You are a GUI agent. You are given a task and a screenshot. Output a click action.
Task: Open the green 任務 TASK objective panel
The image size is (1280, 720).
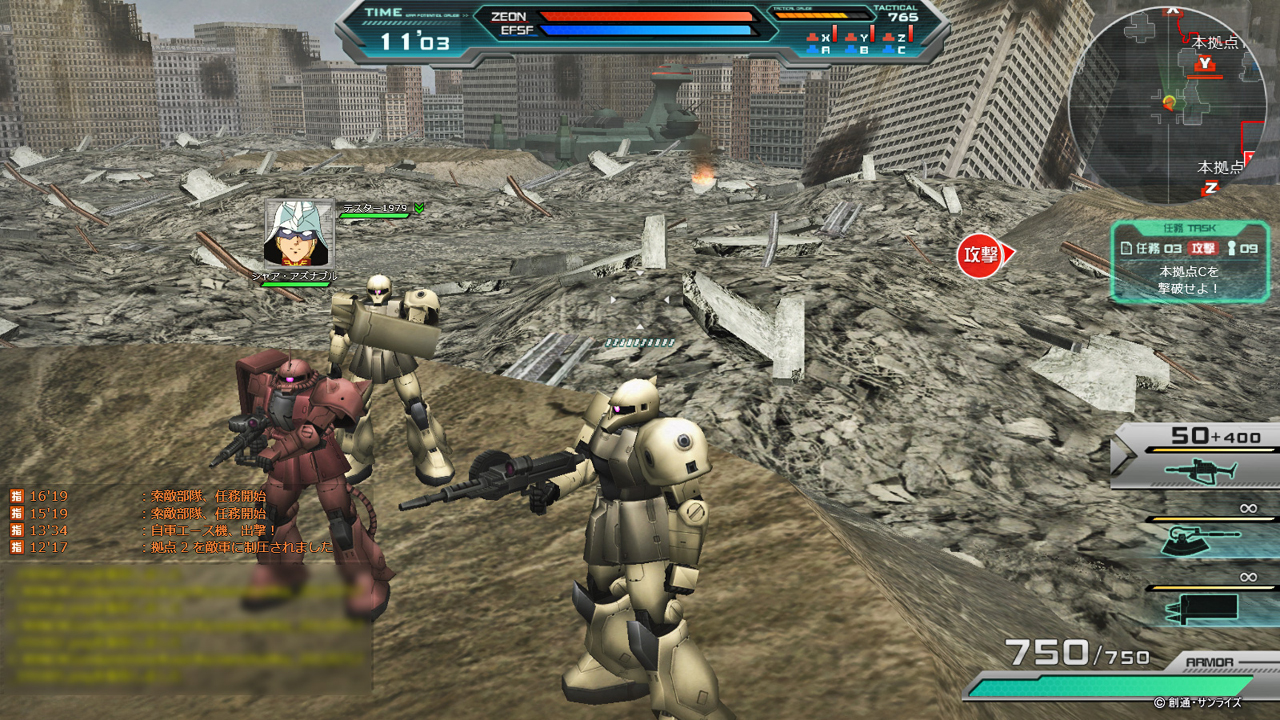[x=1190, y=262]
